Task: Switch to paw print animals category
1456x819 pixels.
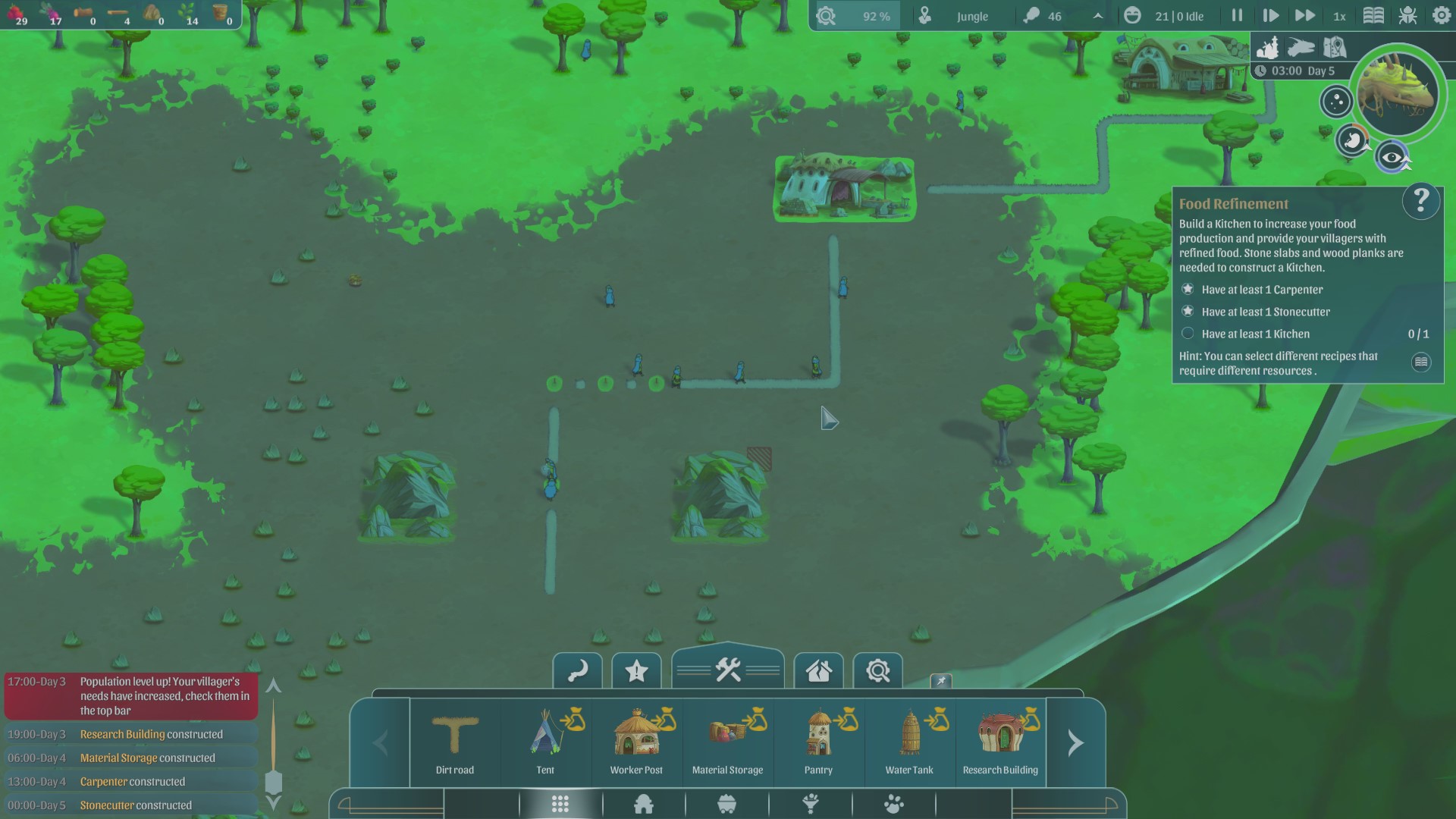Action: [894, 804]
